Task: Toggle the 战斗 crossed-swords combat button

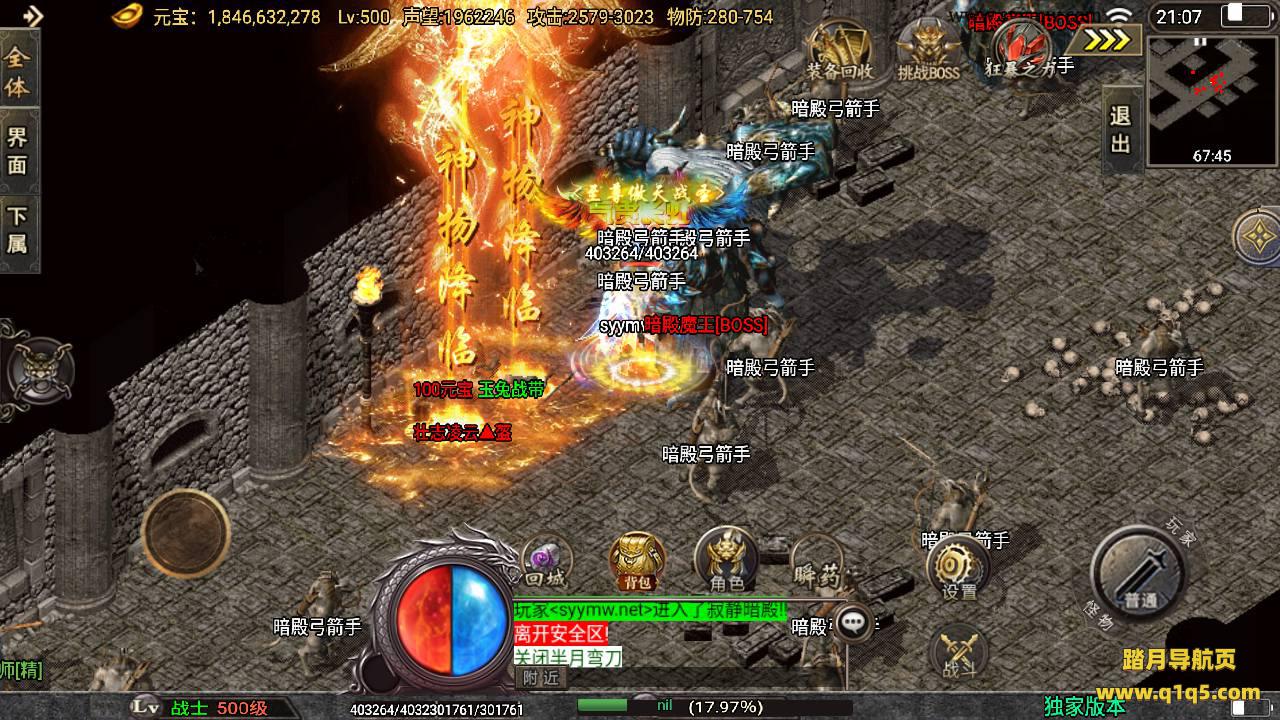Action: pyautogui.click(x=958, y=652)
